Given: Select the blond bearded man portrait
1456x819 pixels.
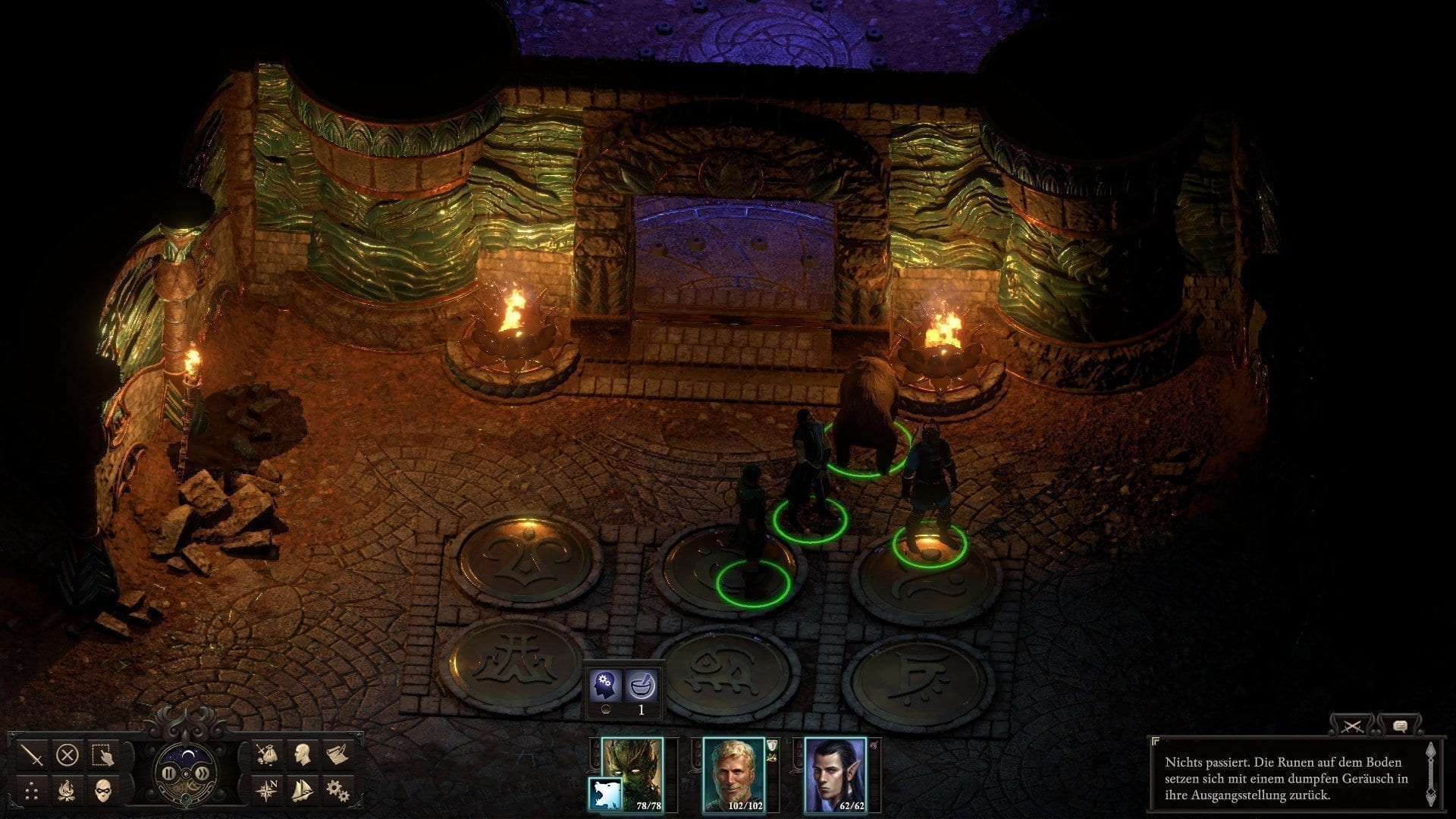Looking at the screenshot, I should (733, 775).
